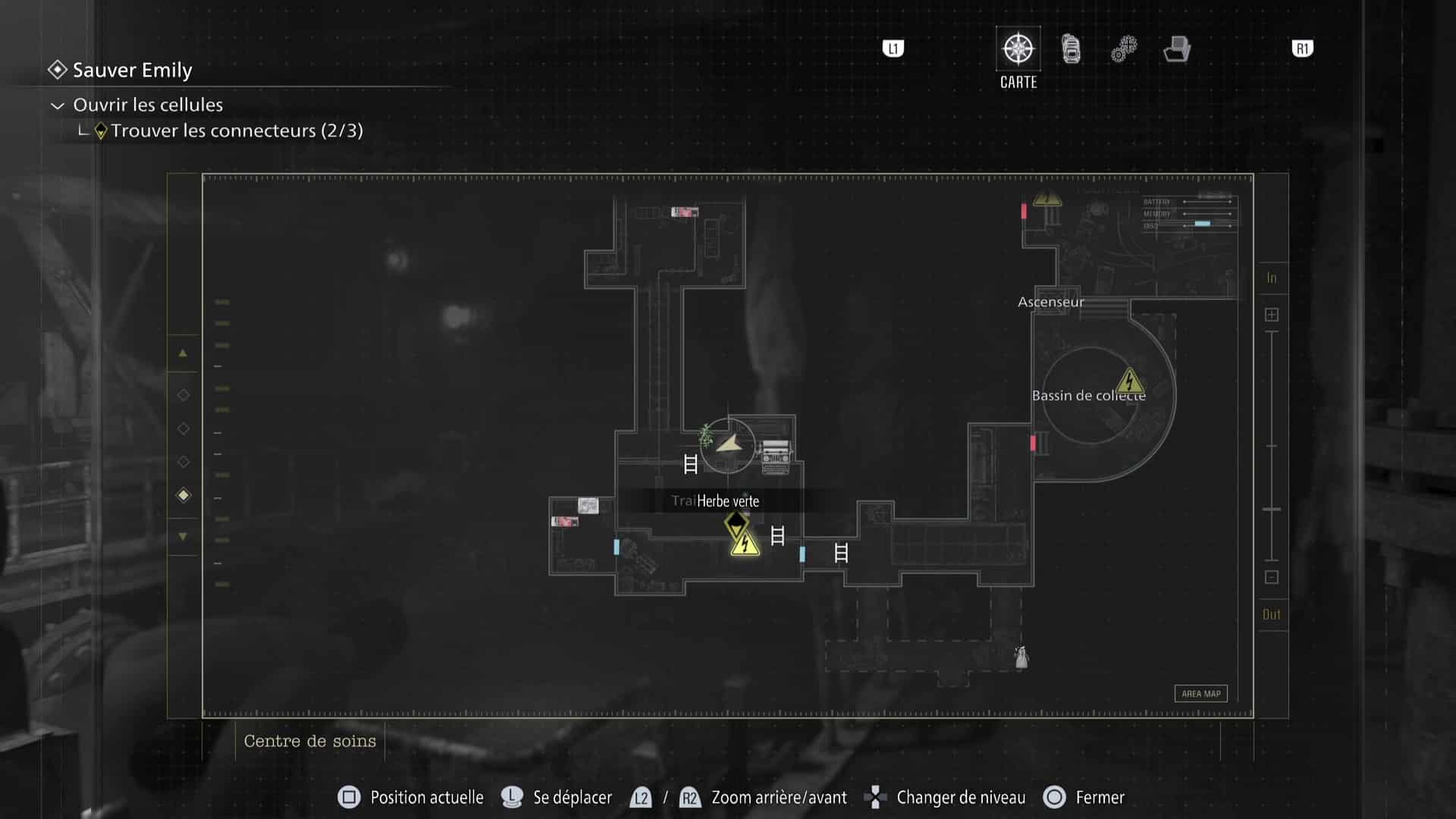The image size is (1456, 819).
Task: Switch to the CARTE compass tab
Action: pos(1018,49)
